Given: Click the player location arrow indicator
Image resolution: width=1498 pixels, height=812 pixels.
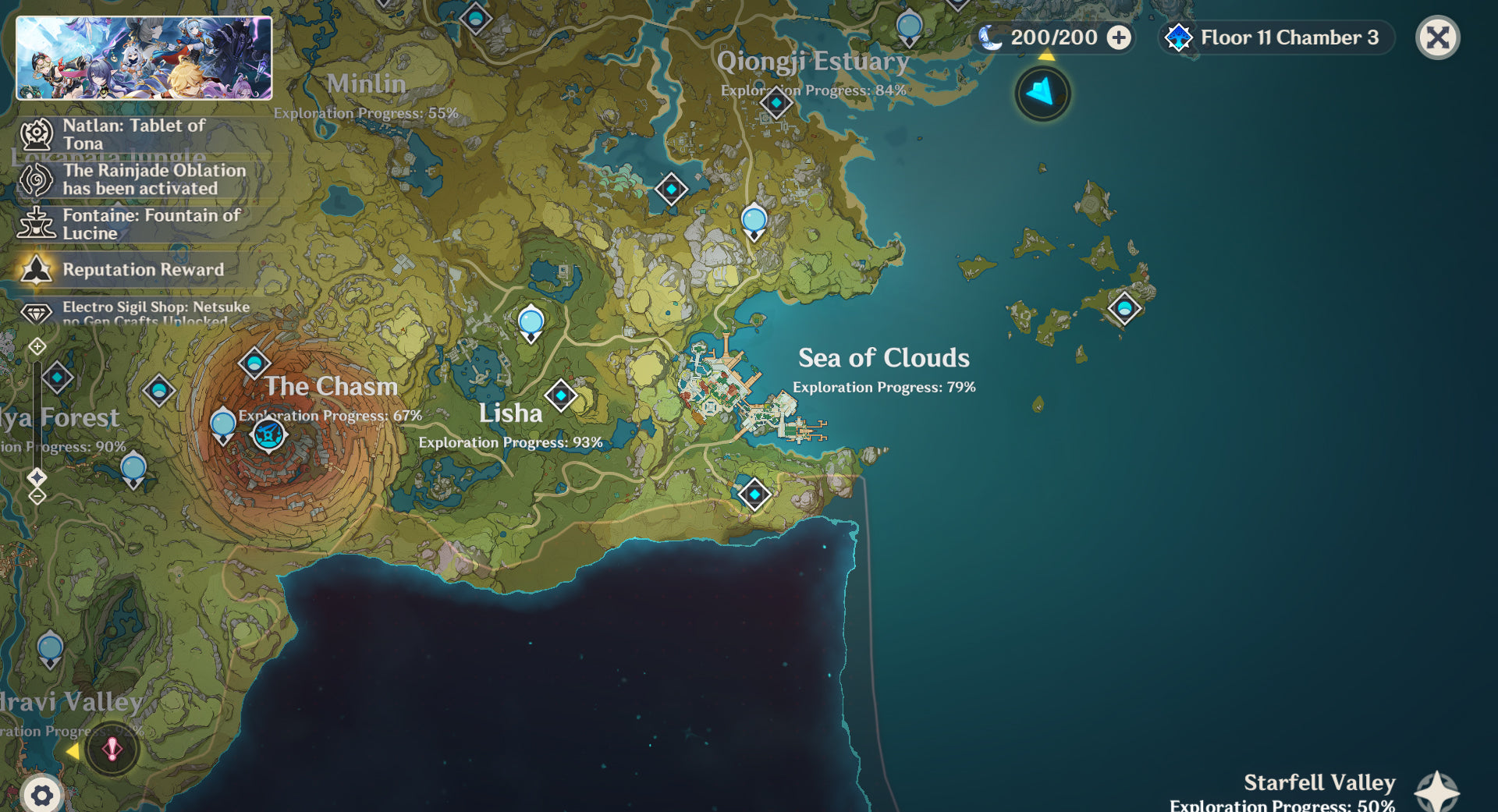Looking at the screenshot, I should coord(1042,94).
